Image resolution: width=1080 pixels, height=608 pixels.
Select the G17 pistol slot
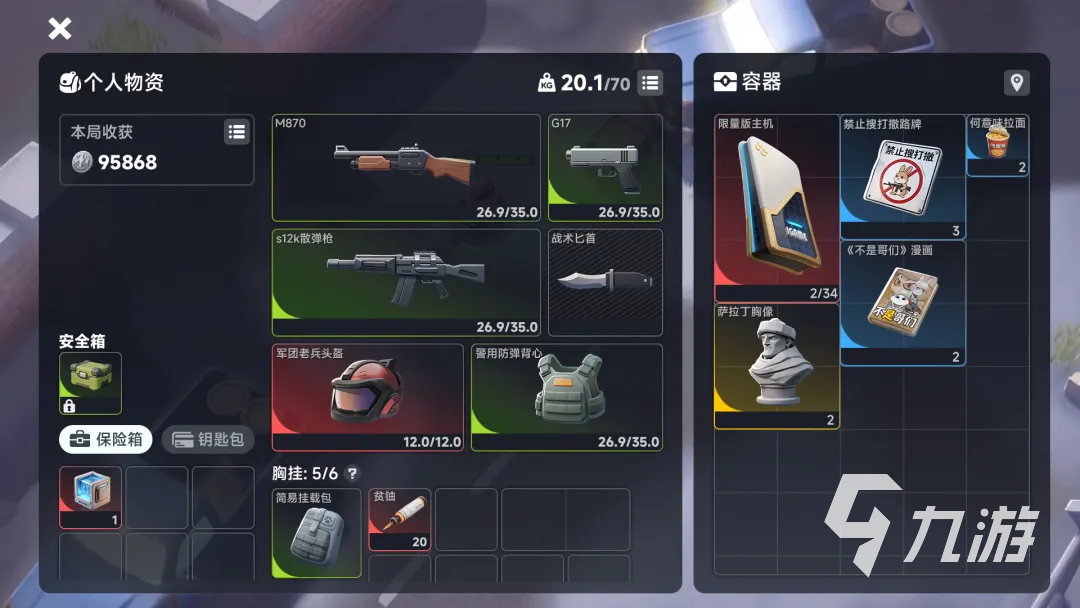click(x=605, y=167)
